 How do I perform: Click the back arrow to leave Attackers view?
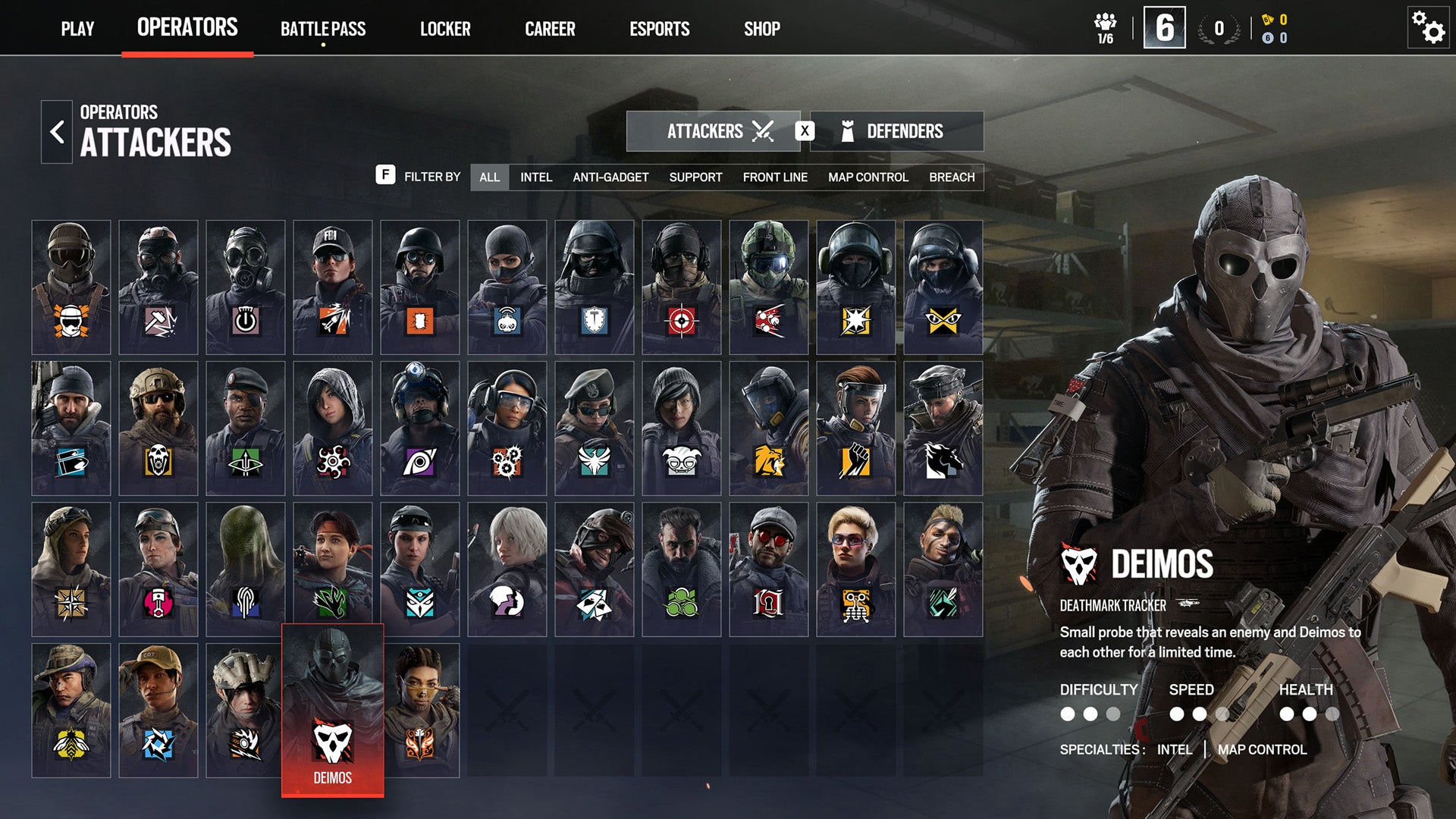tap(55, 130)
